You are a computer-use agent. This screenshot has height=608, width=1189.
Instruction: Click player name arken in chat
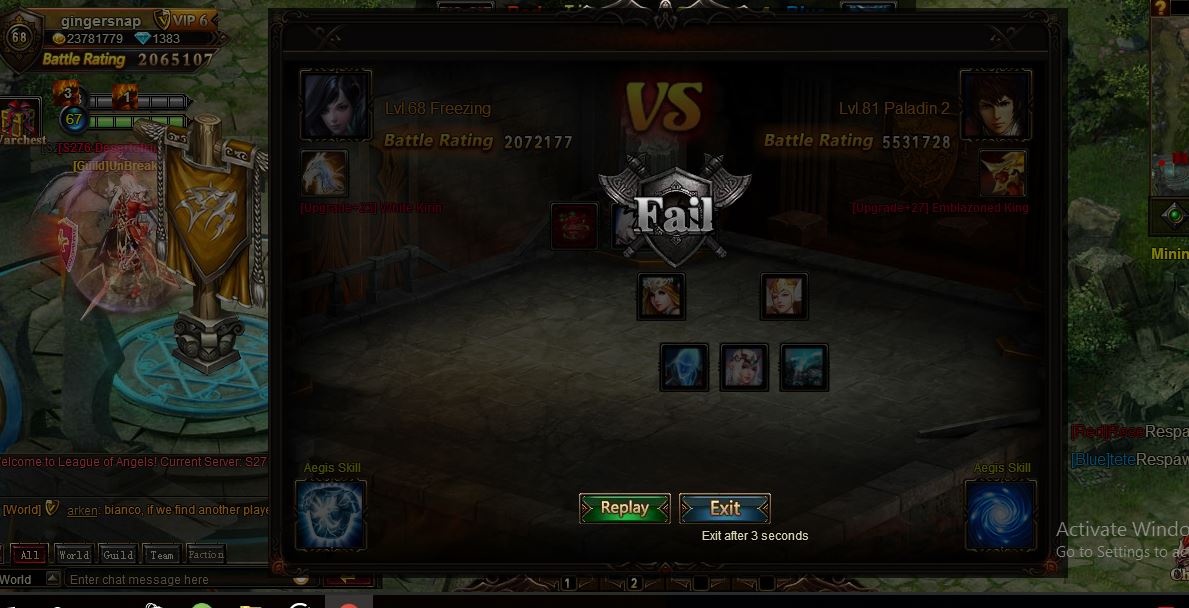pos(82,510)
